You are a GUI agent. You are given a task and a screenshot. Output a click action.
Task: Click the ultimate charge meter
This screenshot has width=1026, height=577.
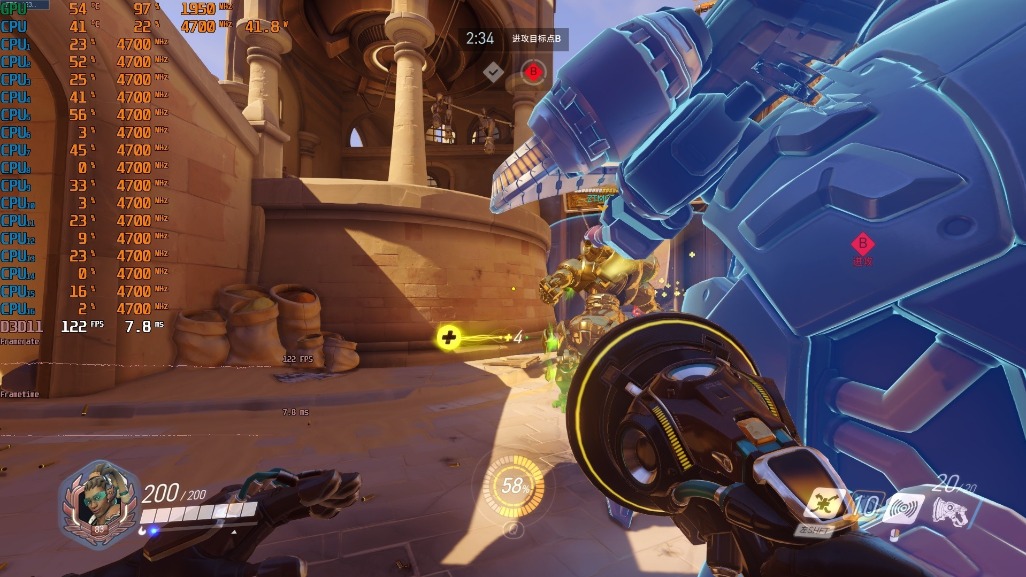click(x=514, y=487)
